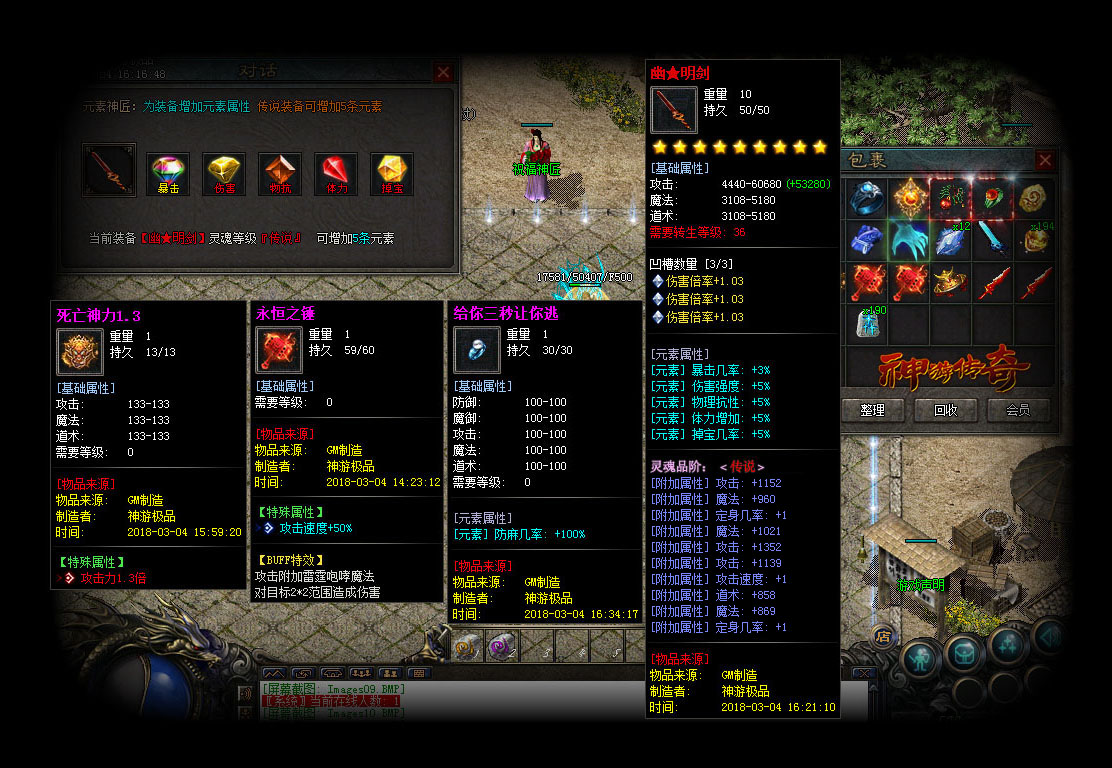Choose the 伤害 yellow gem element
The height and width of the screenshot is (768, 1112).
(224, 172)
